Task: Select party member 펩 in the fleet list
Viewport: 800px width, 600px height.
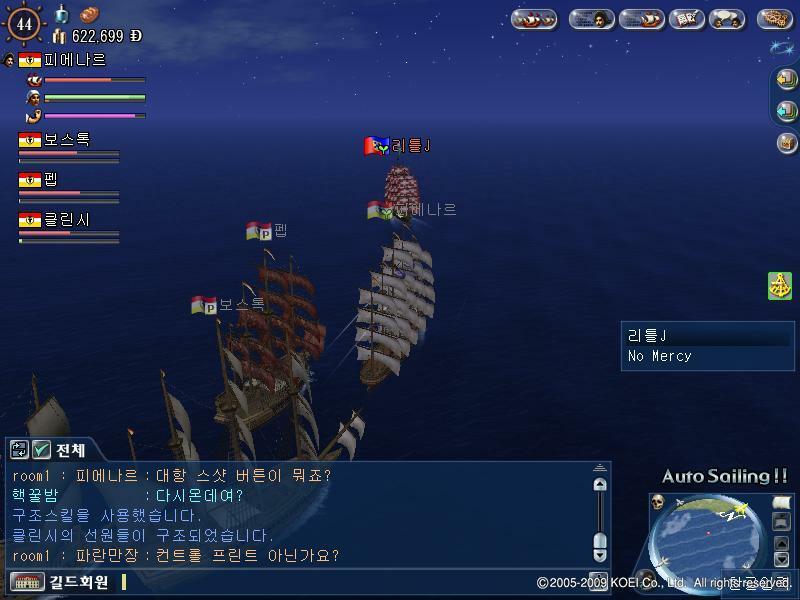Action: (x=50, y=180)
